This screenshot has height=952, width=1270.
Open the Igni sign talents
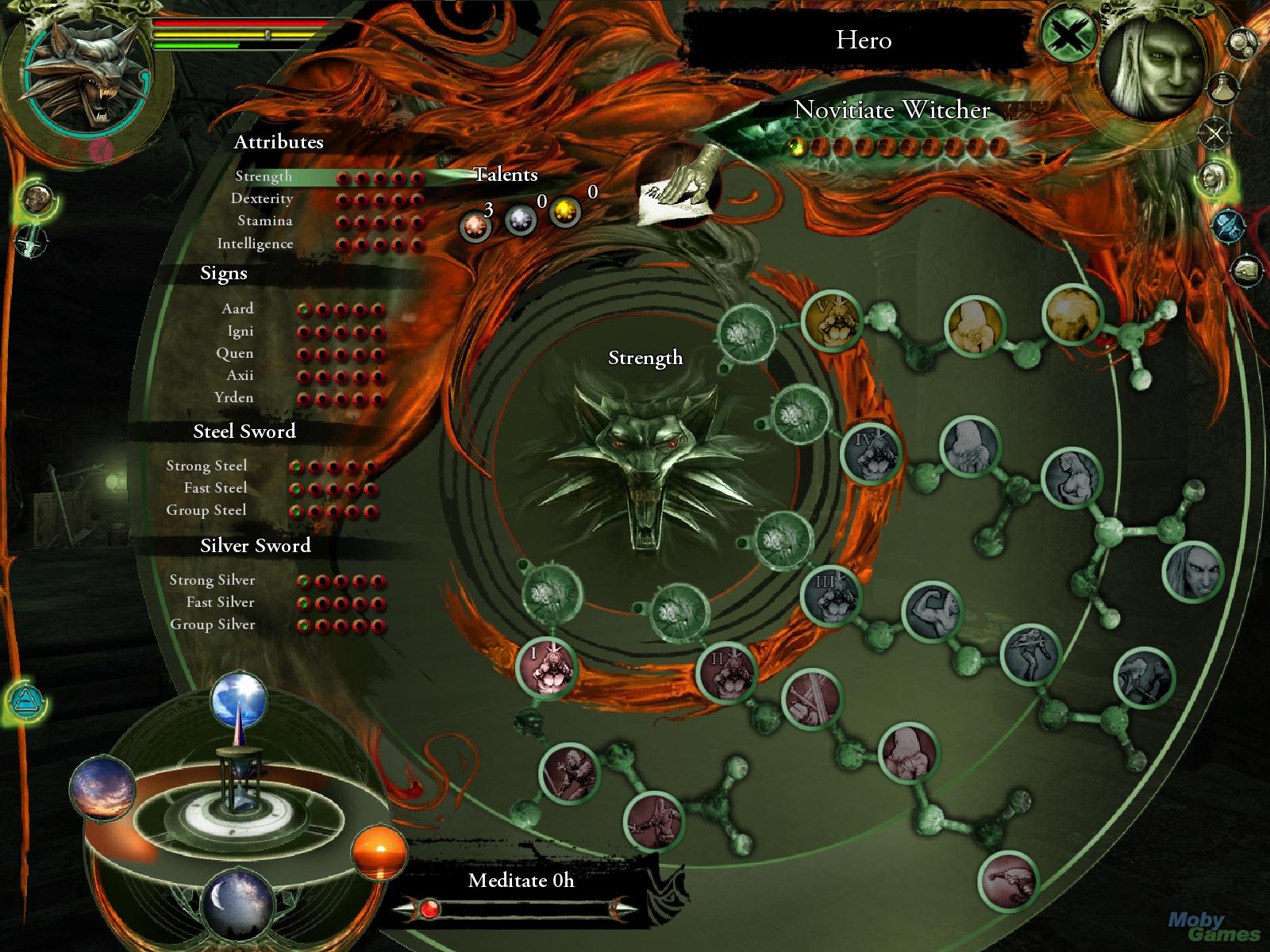coord(240,332)
